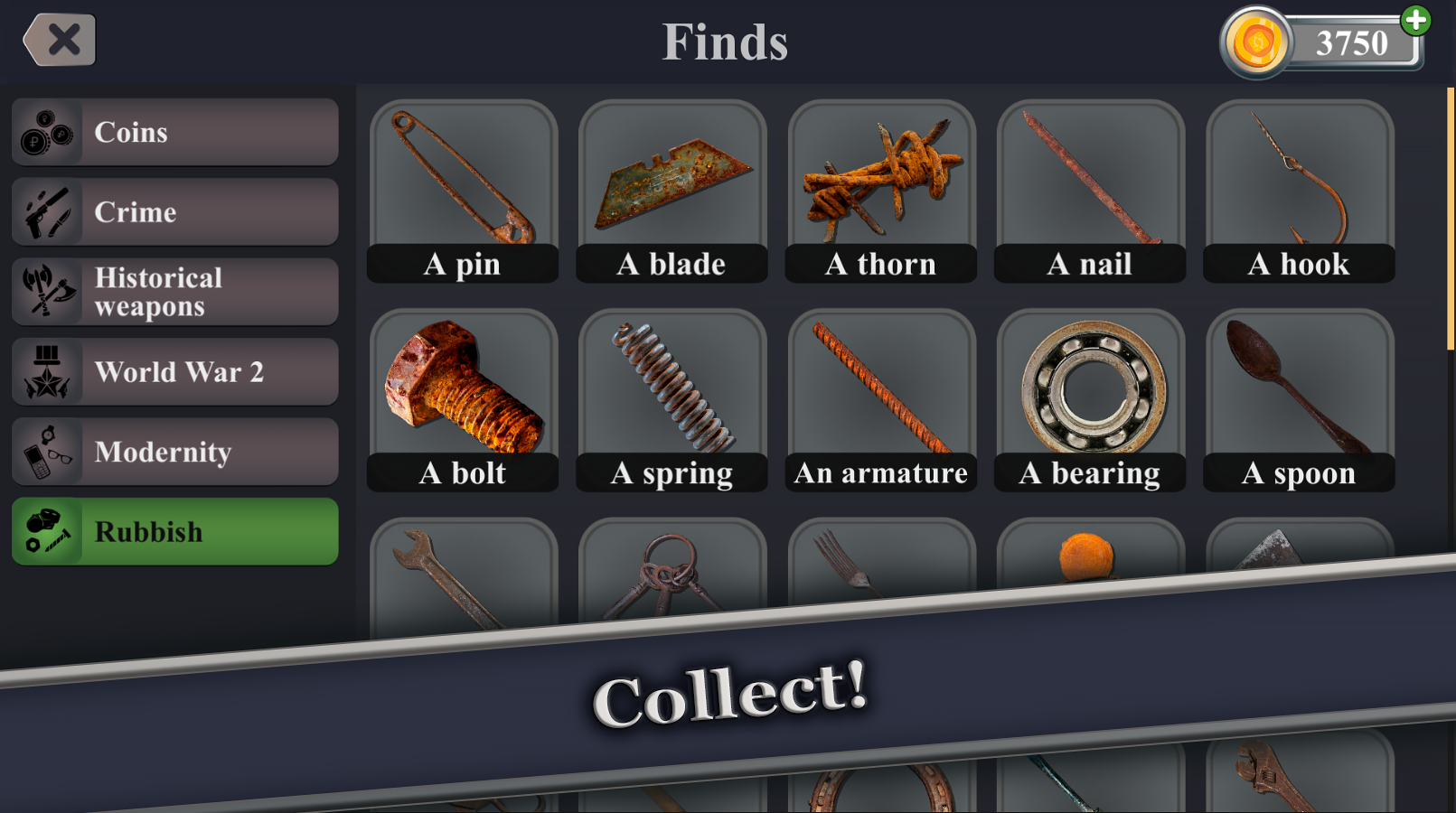Image resolution: width=1456 pixels, height=813 pixels.
Task: Select the An armature find
Action: (880, 388)
